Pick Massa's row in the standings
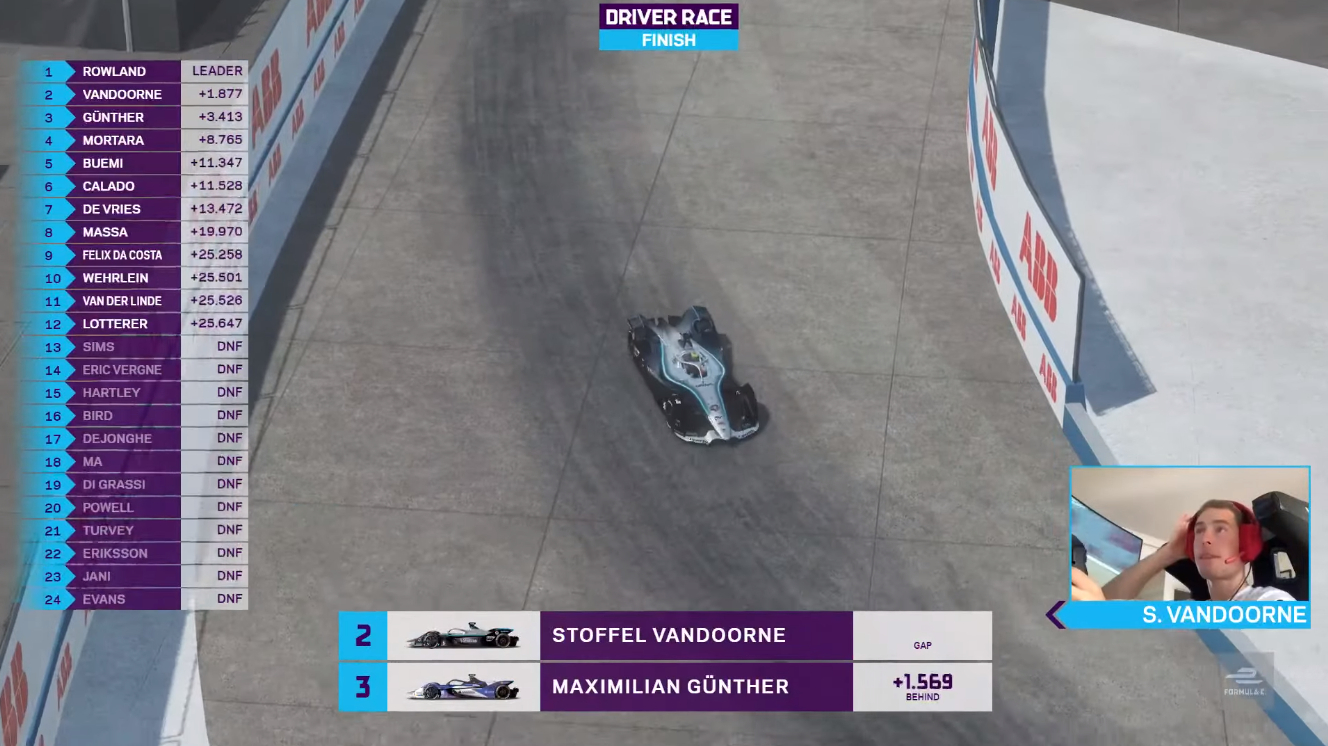Viewport: 1328px width, 746px height. coord(136,232)
